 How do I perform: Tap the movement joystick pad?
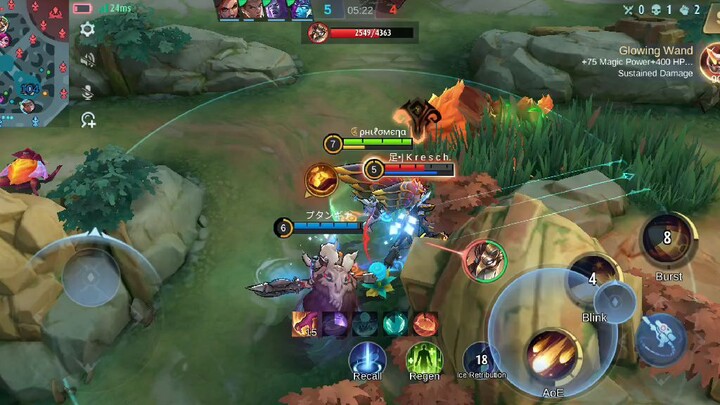tap(90, 276)
